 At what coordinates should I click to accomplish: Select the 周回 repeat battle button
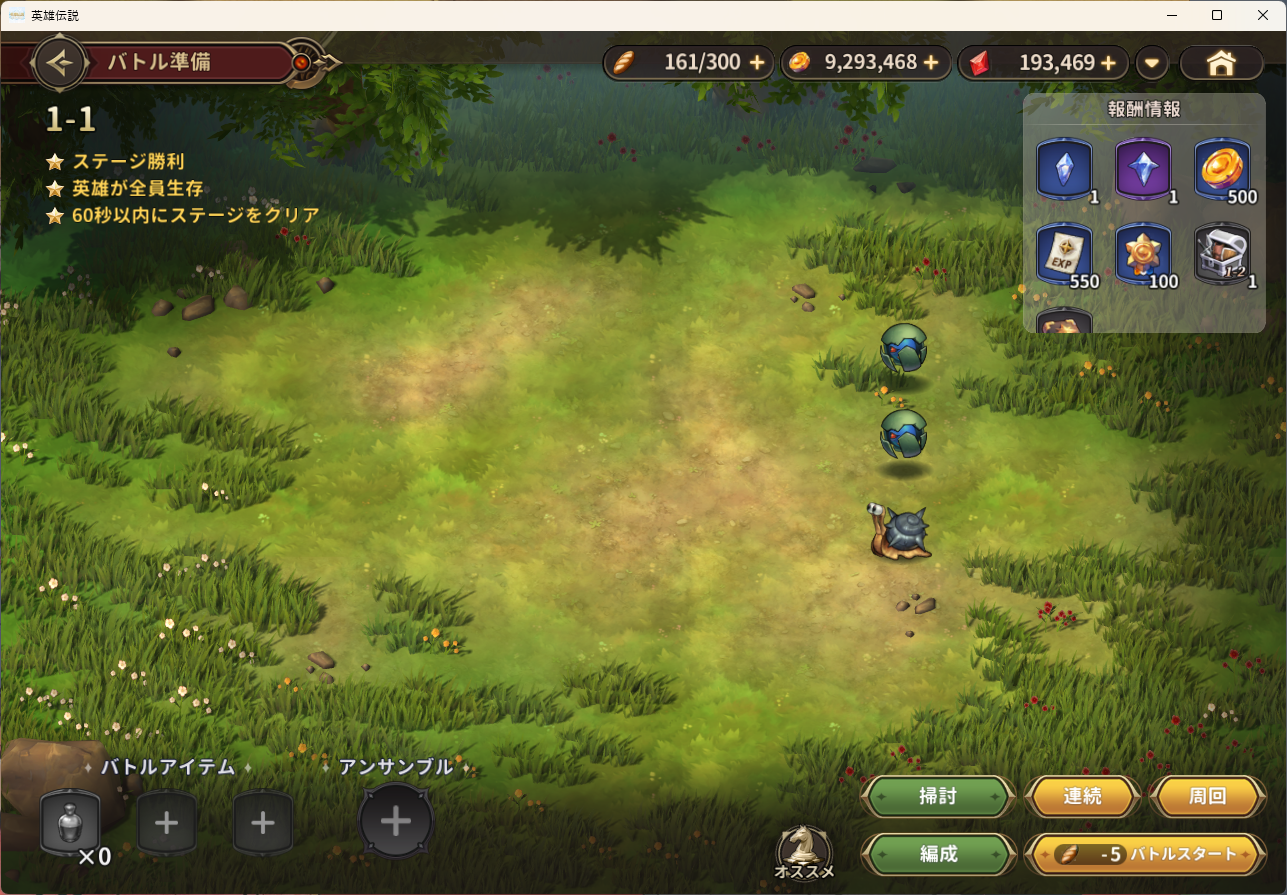[1207, 797]
